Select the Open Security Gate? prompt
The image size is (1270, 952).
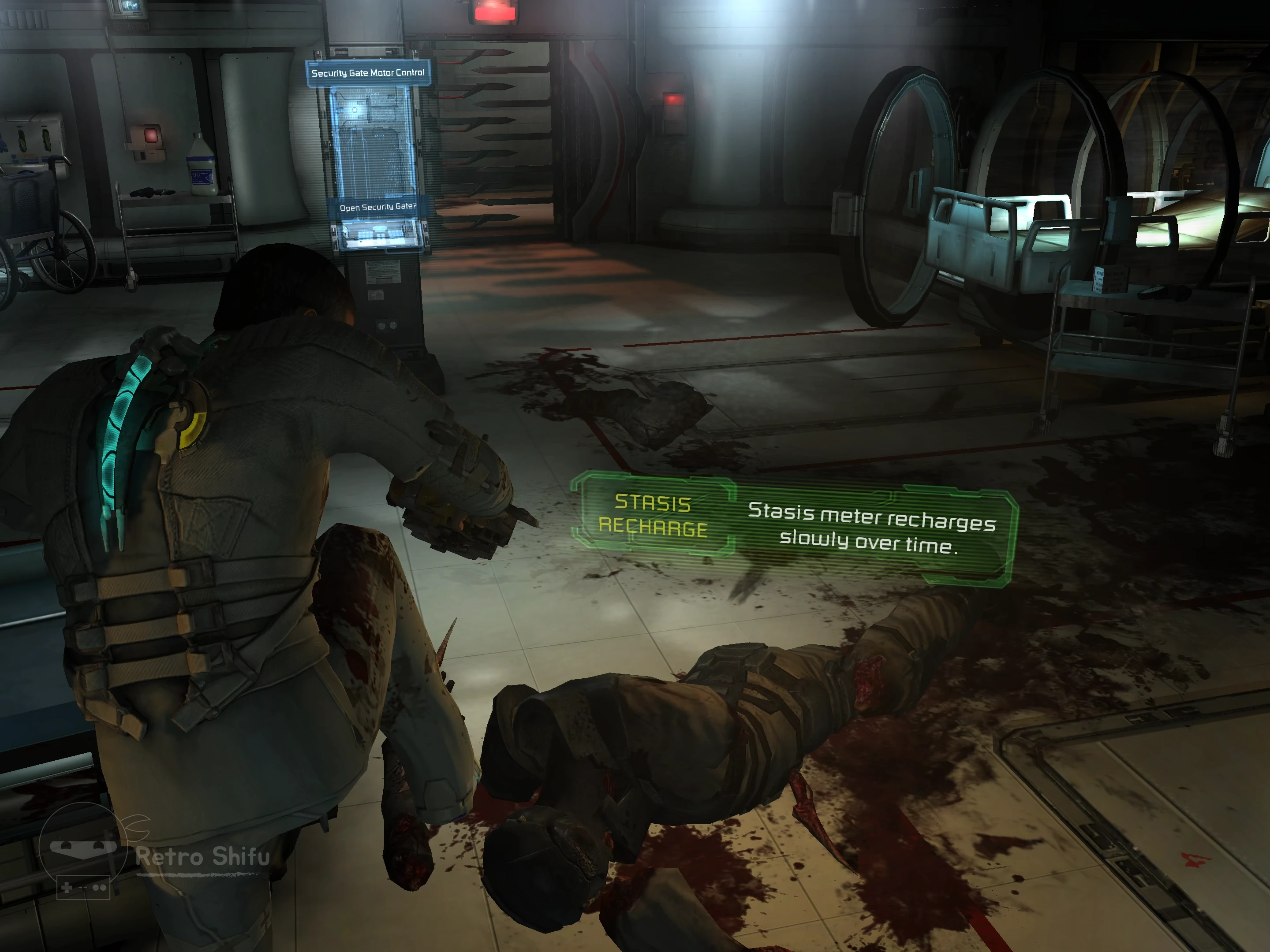[378, 207]
